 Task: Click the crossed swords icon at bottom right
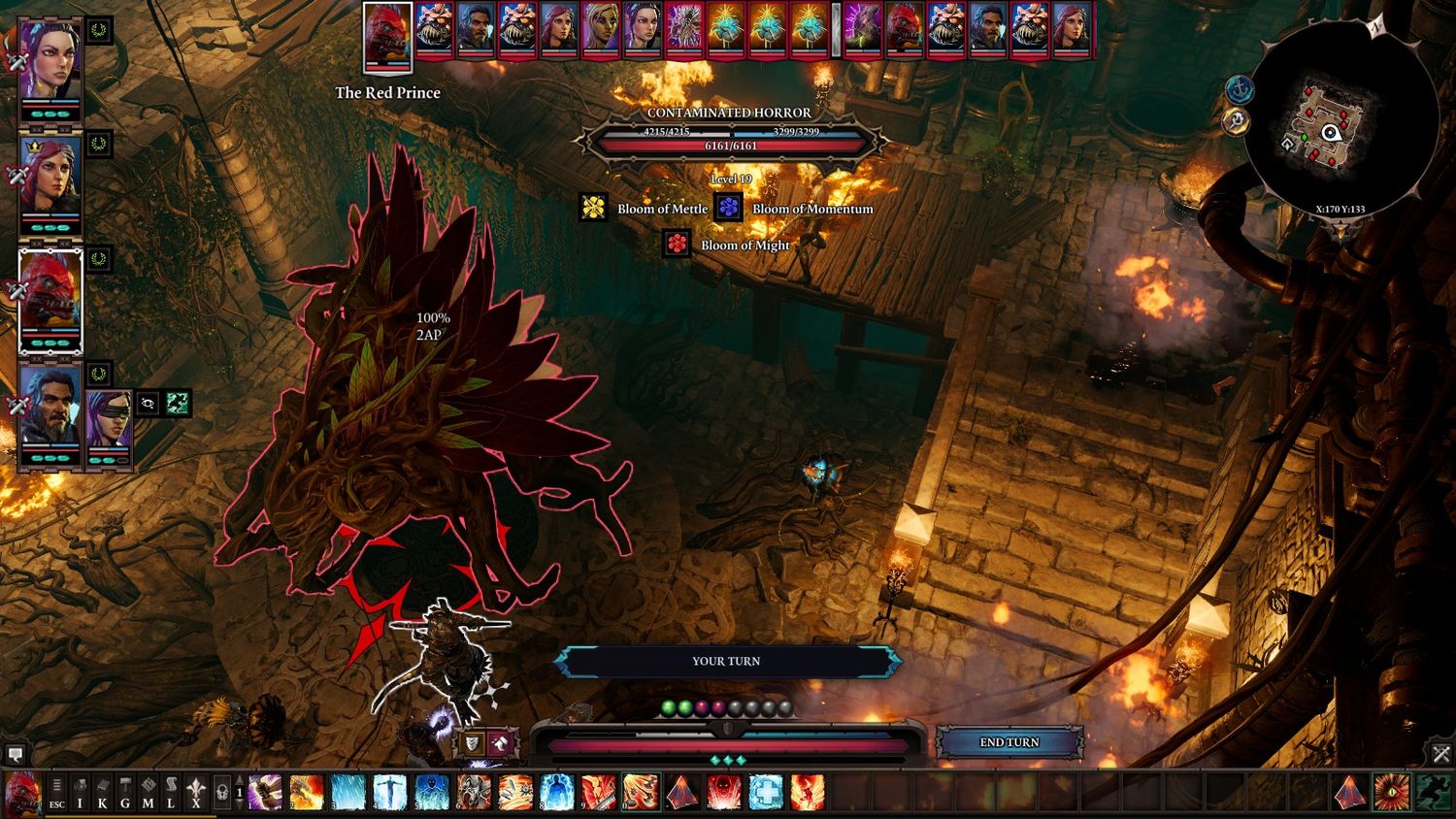tap(1440, 753)
